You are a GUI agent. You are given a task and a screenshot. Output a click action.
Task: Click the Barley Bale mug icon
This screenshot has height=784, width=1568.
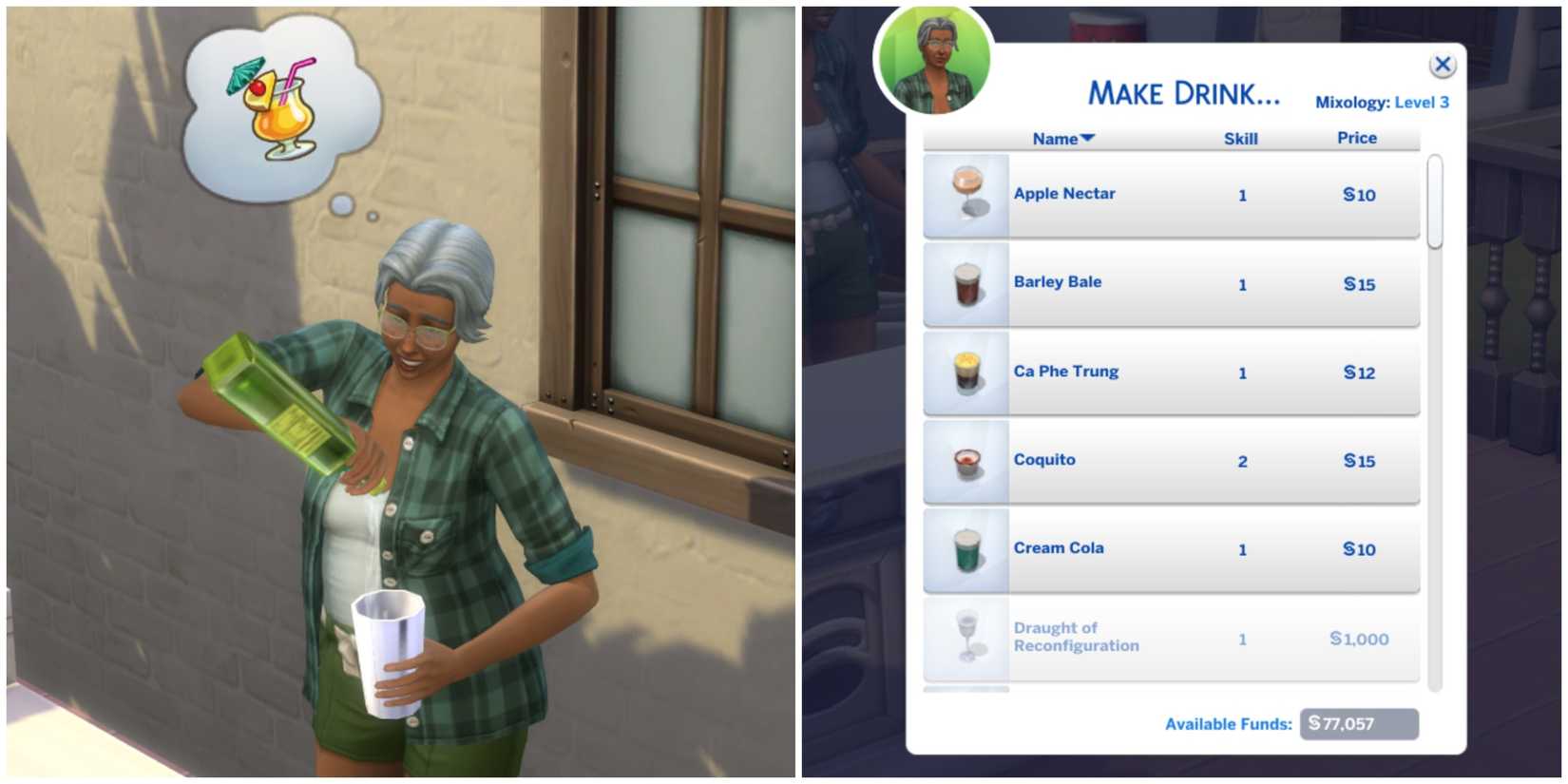click(964, 282)
